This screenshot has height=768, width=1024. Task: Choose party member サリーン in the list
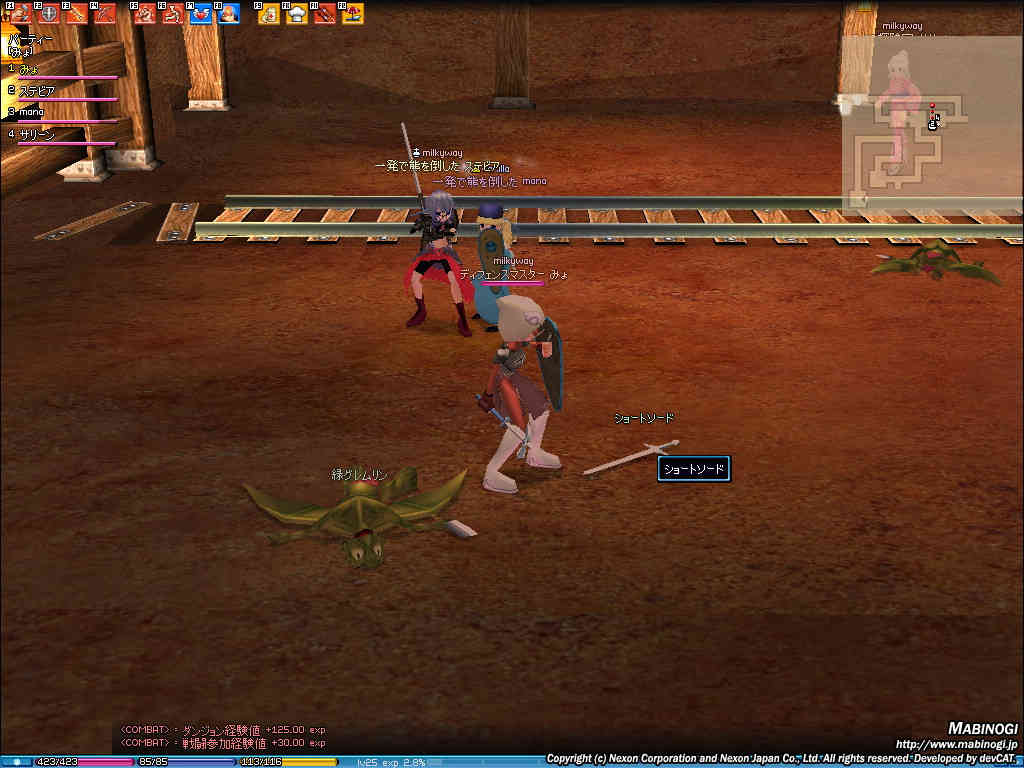coord(37,134)
